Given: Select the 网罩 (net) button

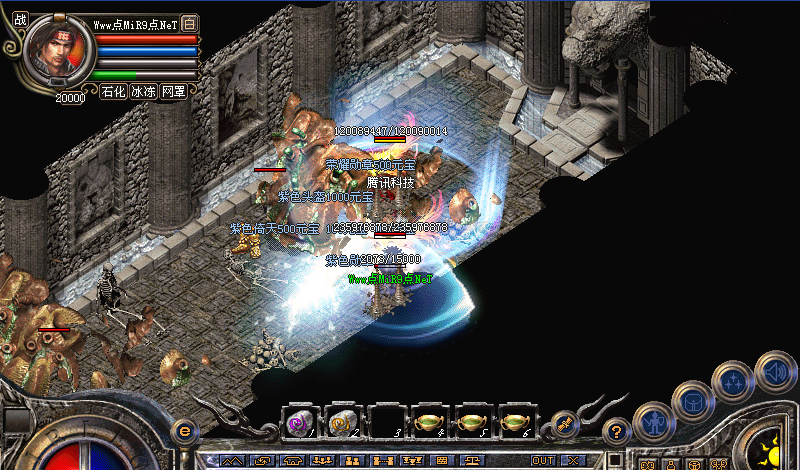Looking at the screenshot, I should click(x=173, y=91).
